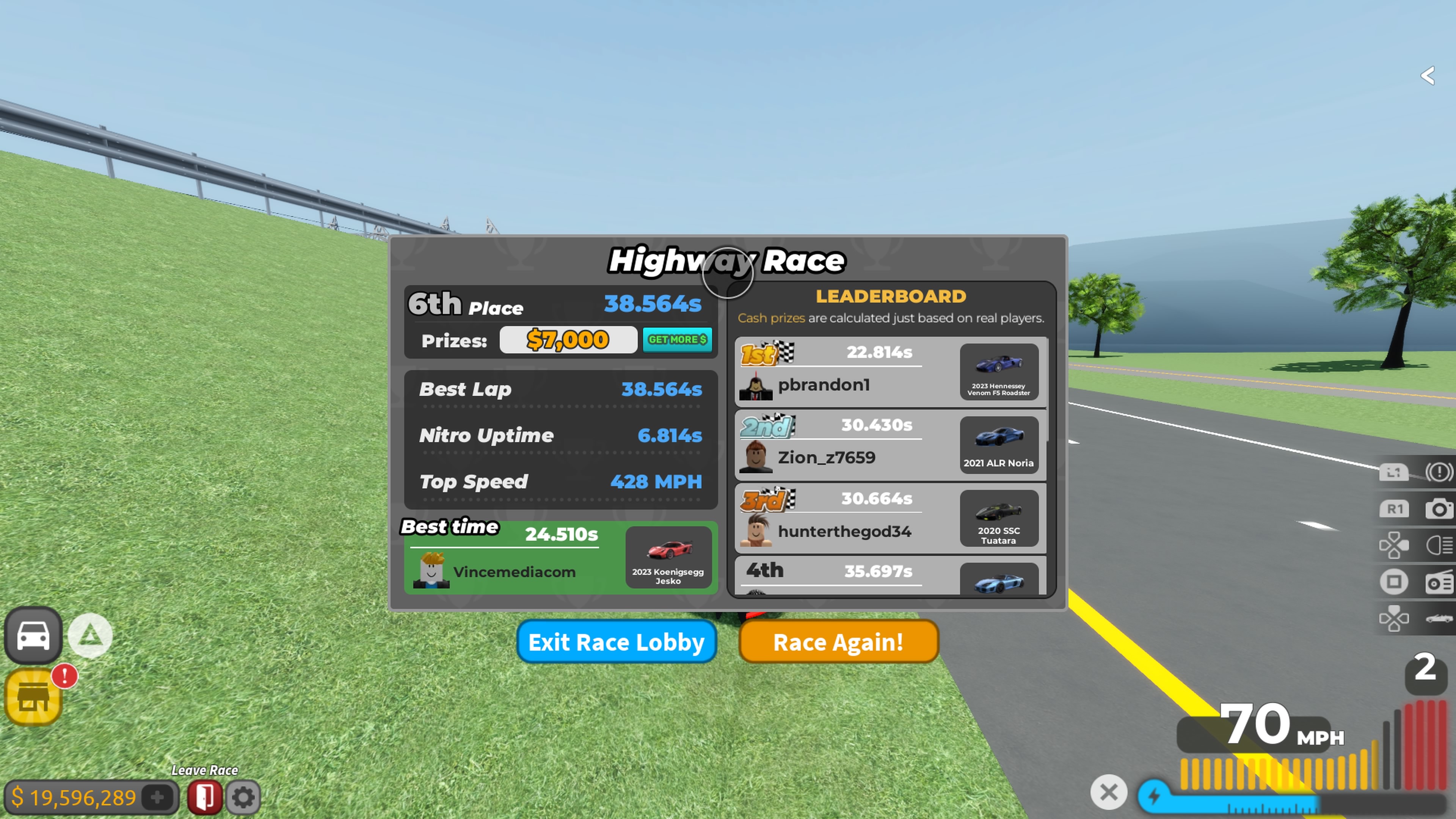This screenshot has width=1456, height=819.
Task: Open the yellow shop icon
Action: 33,697
